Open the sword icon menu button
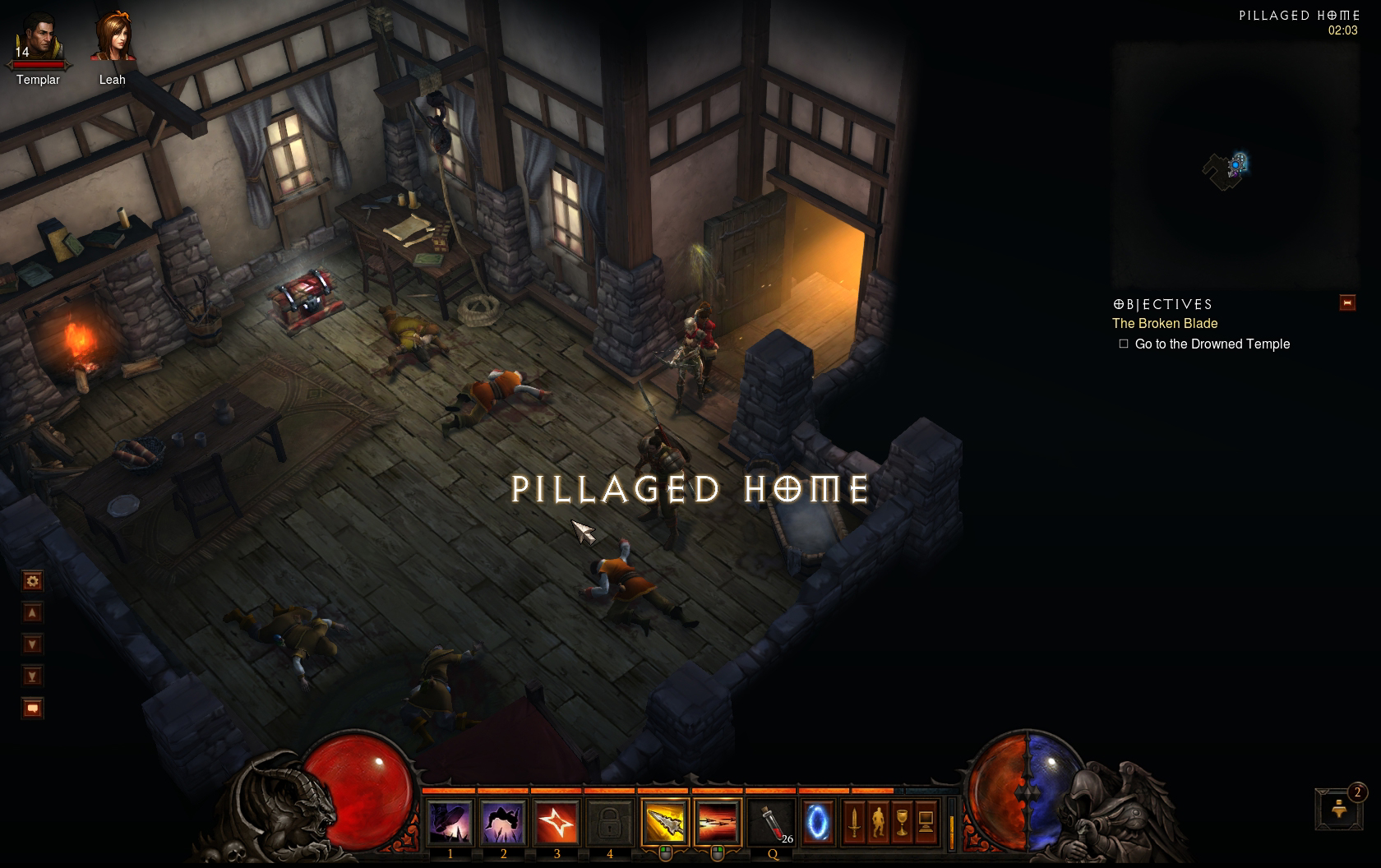 855,821
